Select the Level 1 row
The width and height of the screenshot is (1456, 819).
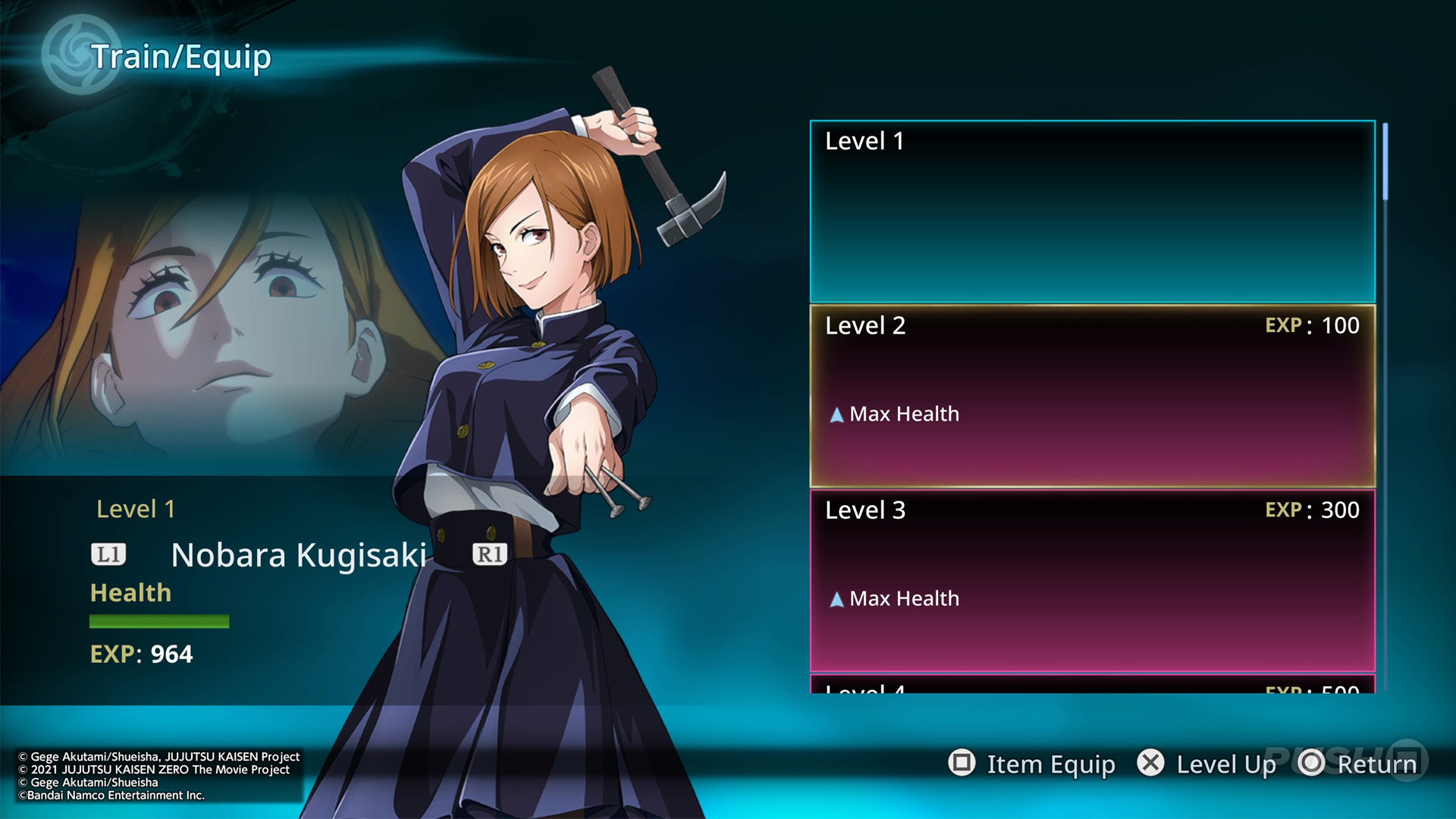click(1092, 212)
